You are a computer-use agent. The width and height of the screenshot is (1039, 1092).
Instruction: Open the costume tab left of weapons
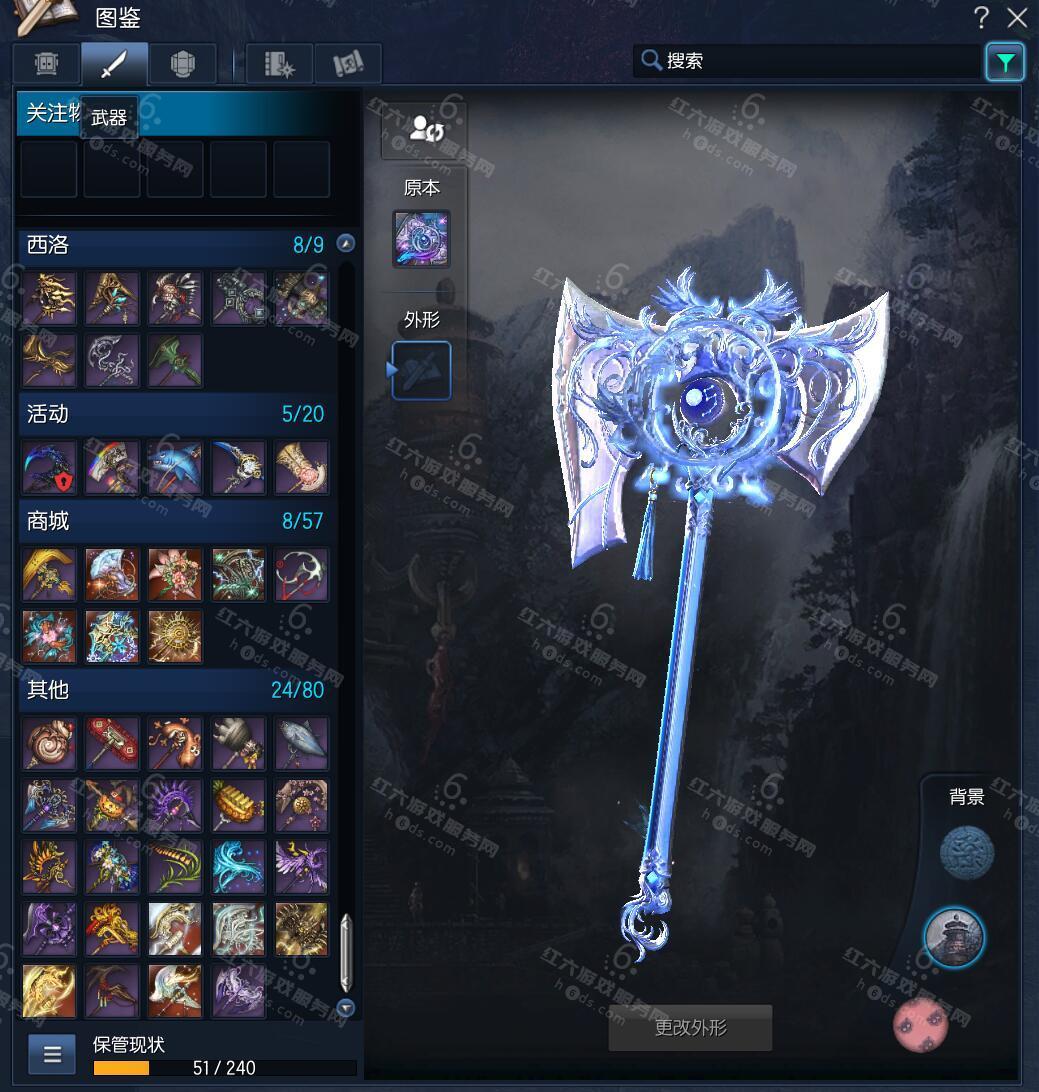pyautogui.click(x=47, y=64)
